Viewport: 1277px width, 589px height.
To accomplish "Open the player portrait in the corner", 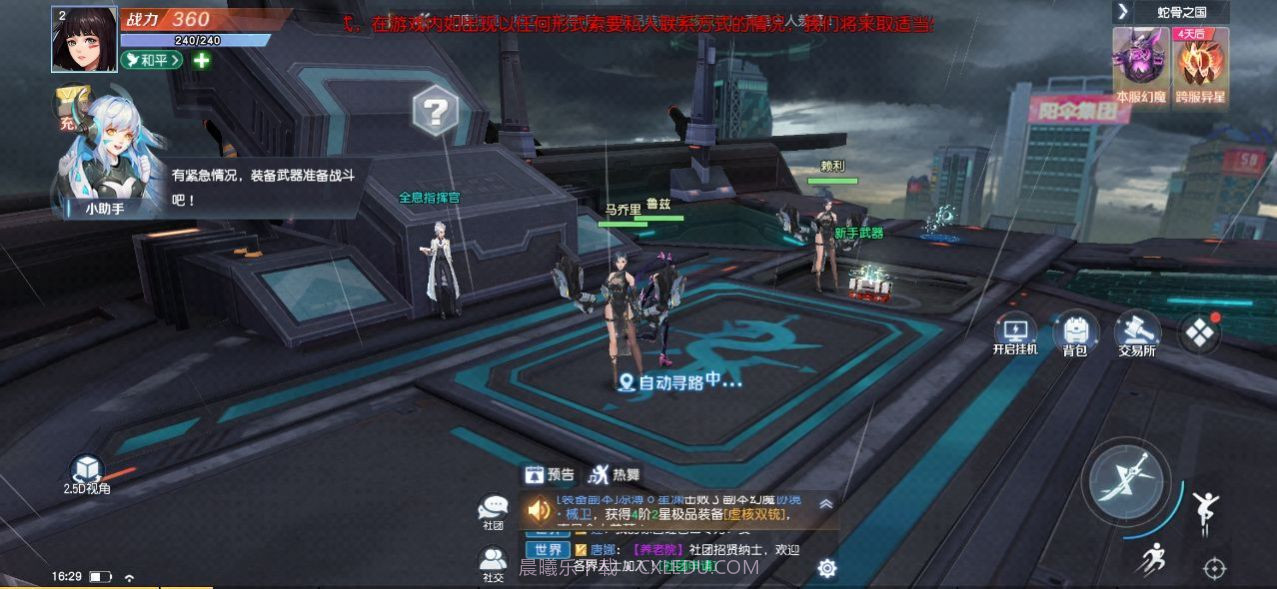I will [84, 39].
